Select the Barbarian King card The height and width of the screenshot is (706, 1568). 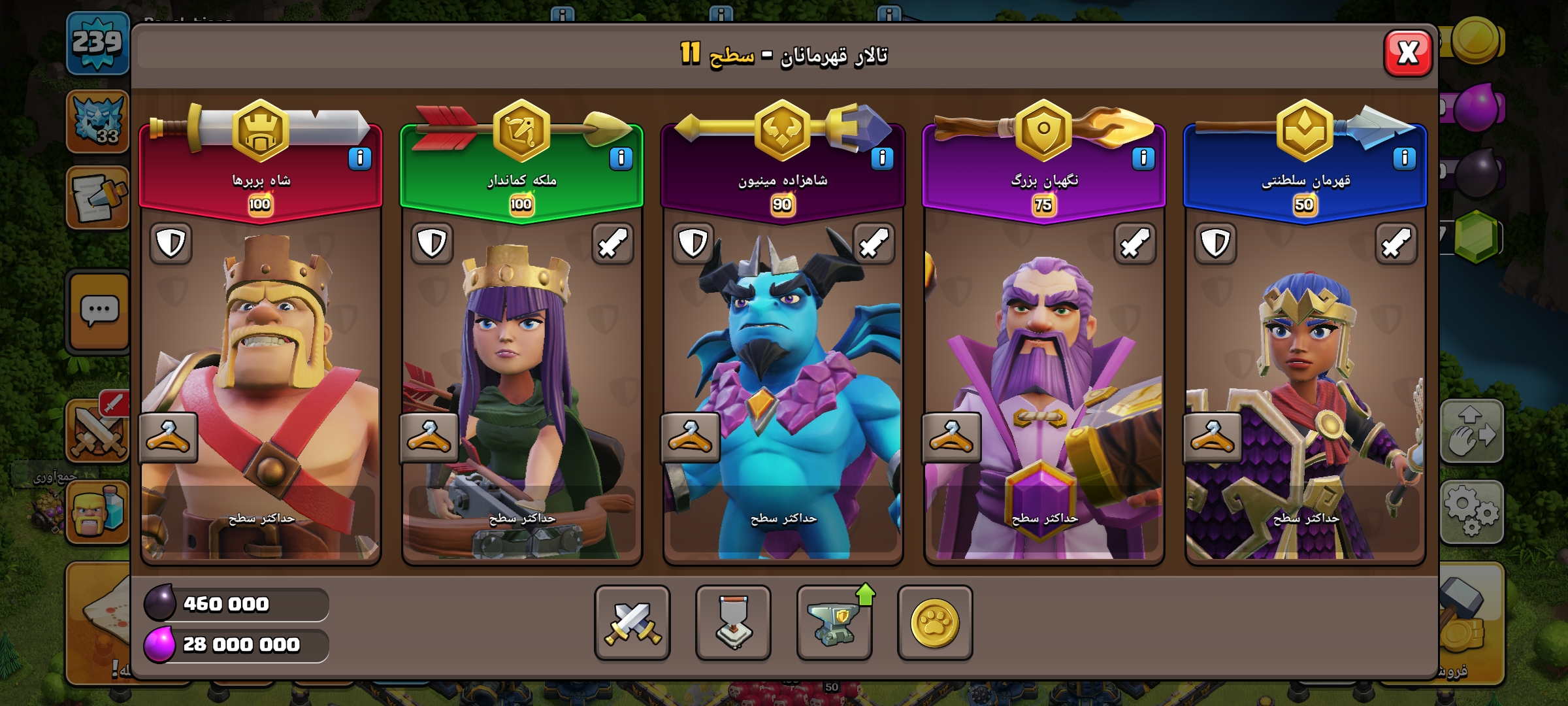tap(261, 366)
